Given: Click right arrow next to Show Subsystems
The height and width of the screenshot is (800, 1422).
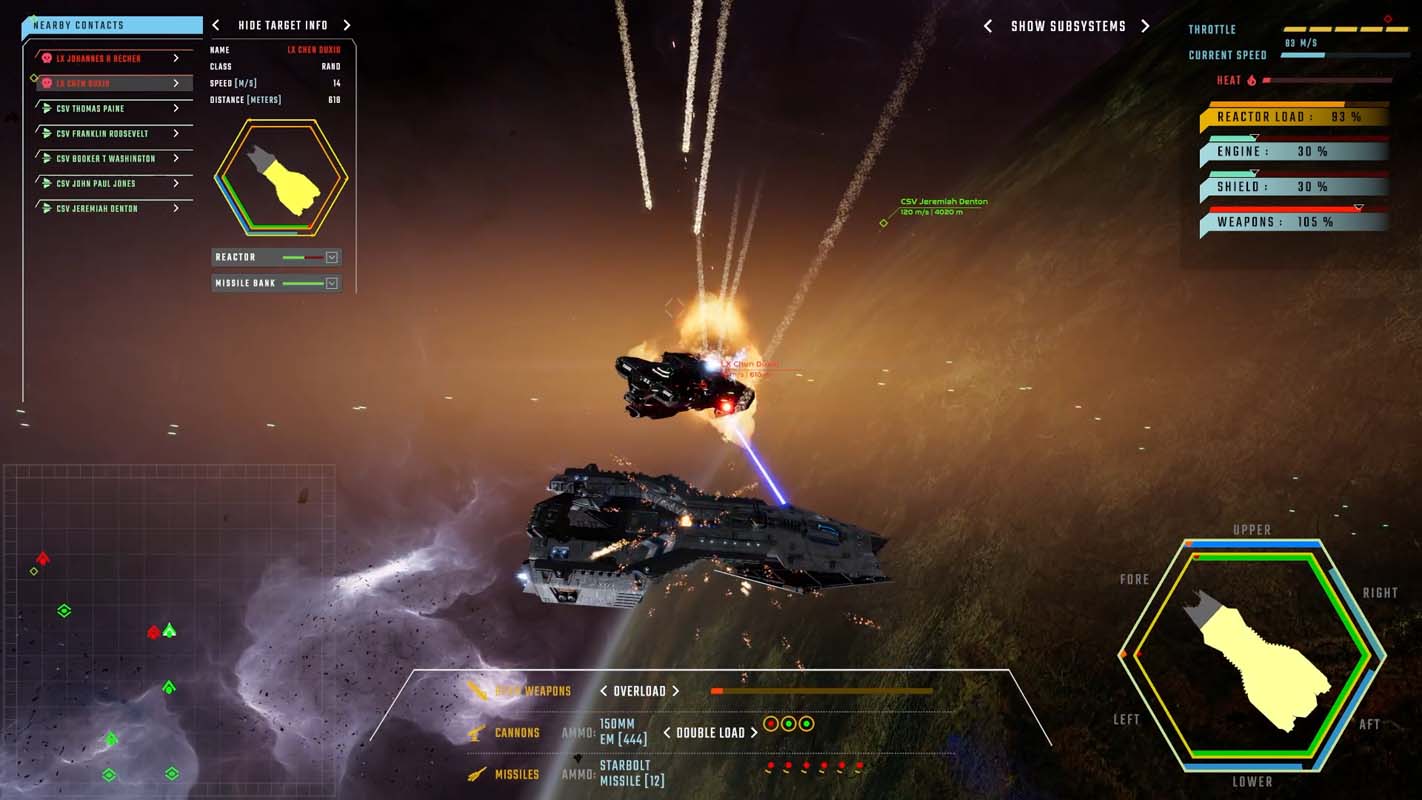Looking at the screenshot, I should pyautogui.click(x=1146, y=27).
